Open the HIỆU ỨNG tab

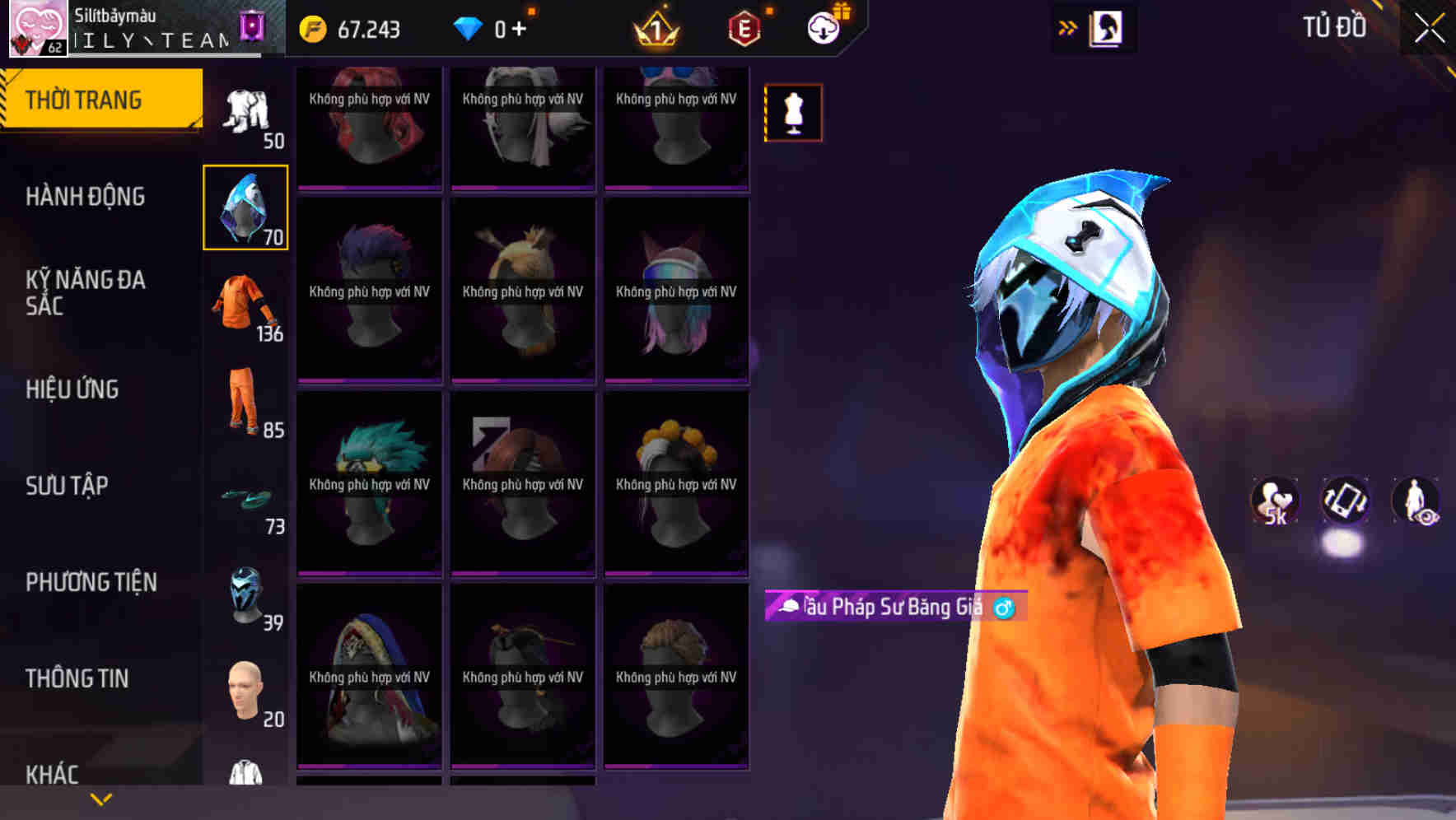tap(72, 389)
